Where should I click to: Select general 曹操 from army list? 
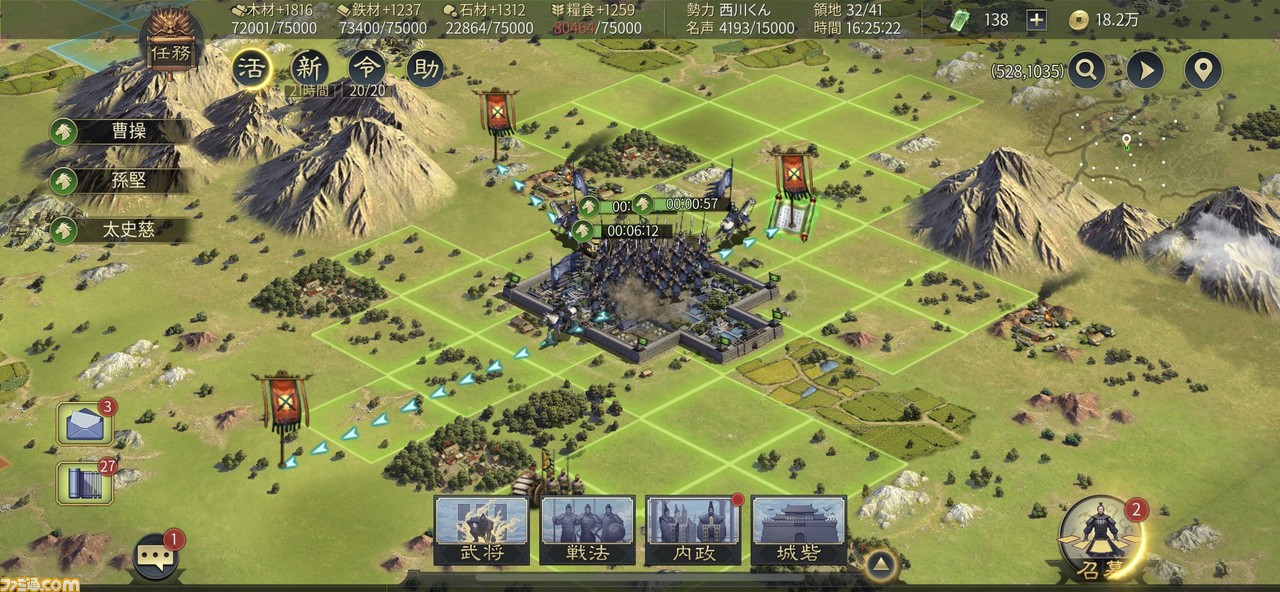click(x=118, y=131)
